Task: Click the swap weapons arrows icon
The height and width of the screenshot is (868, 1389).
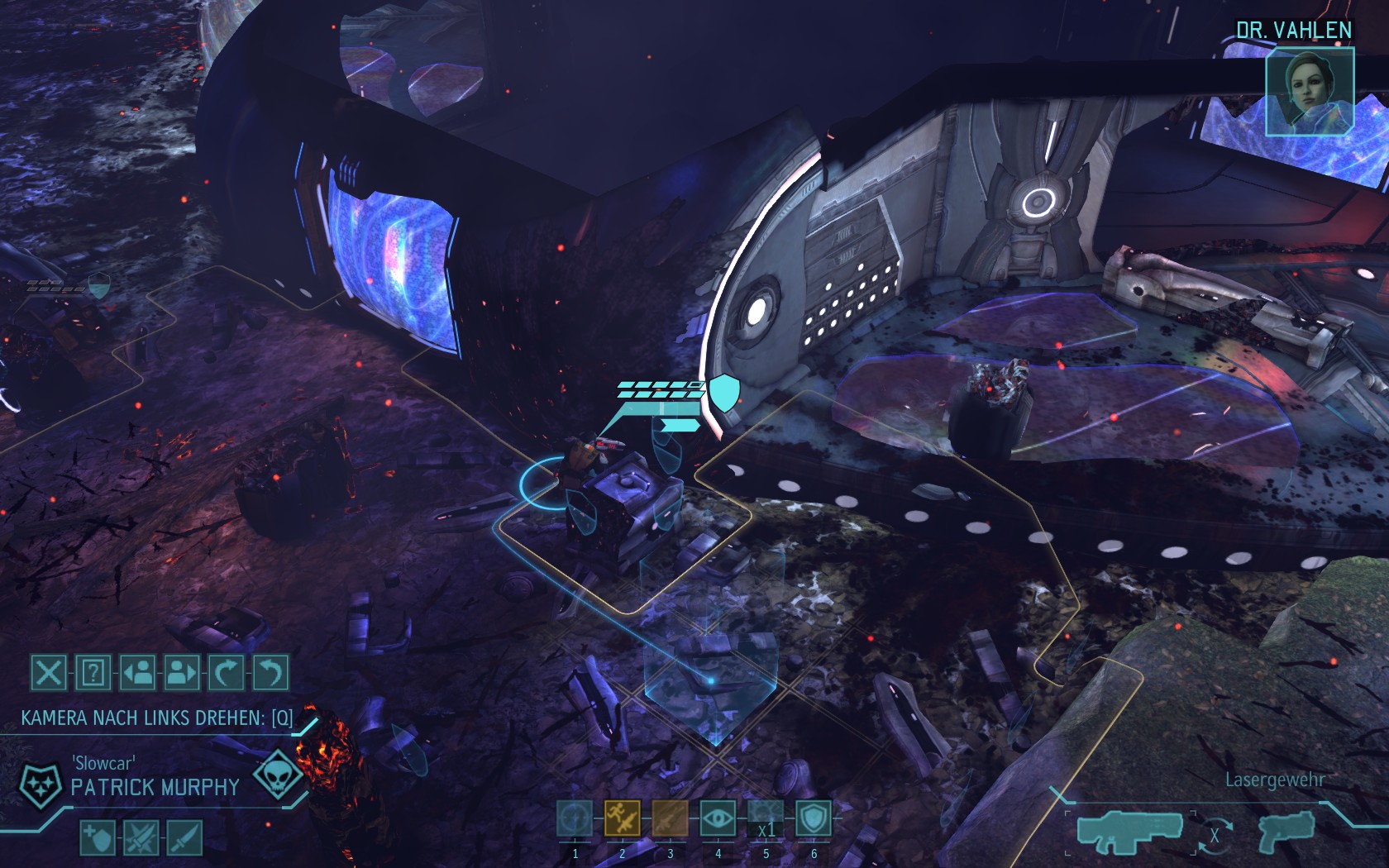Action: tap(1214, 835)
